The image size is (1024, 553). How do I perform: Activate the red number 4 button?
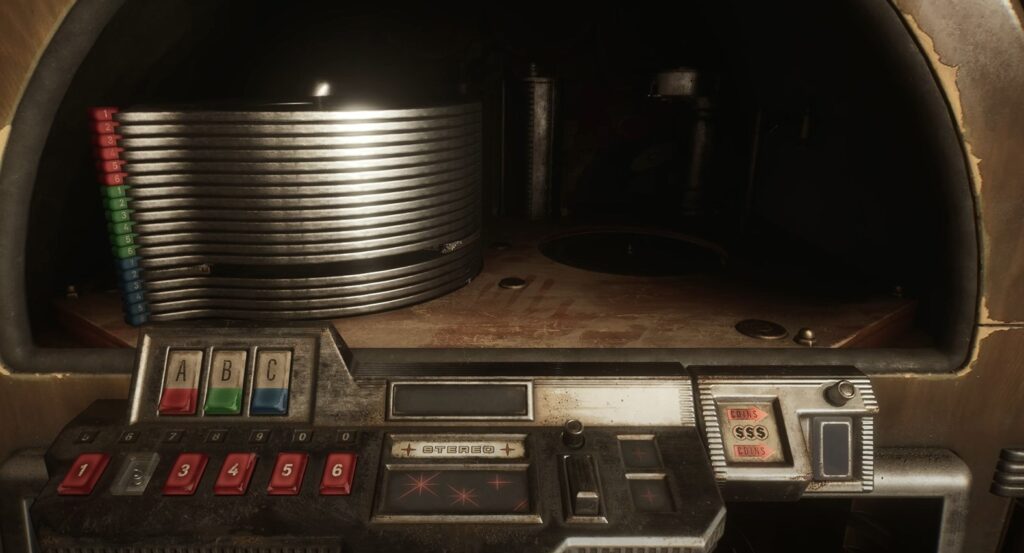click(236, 473)
